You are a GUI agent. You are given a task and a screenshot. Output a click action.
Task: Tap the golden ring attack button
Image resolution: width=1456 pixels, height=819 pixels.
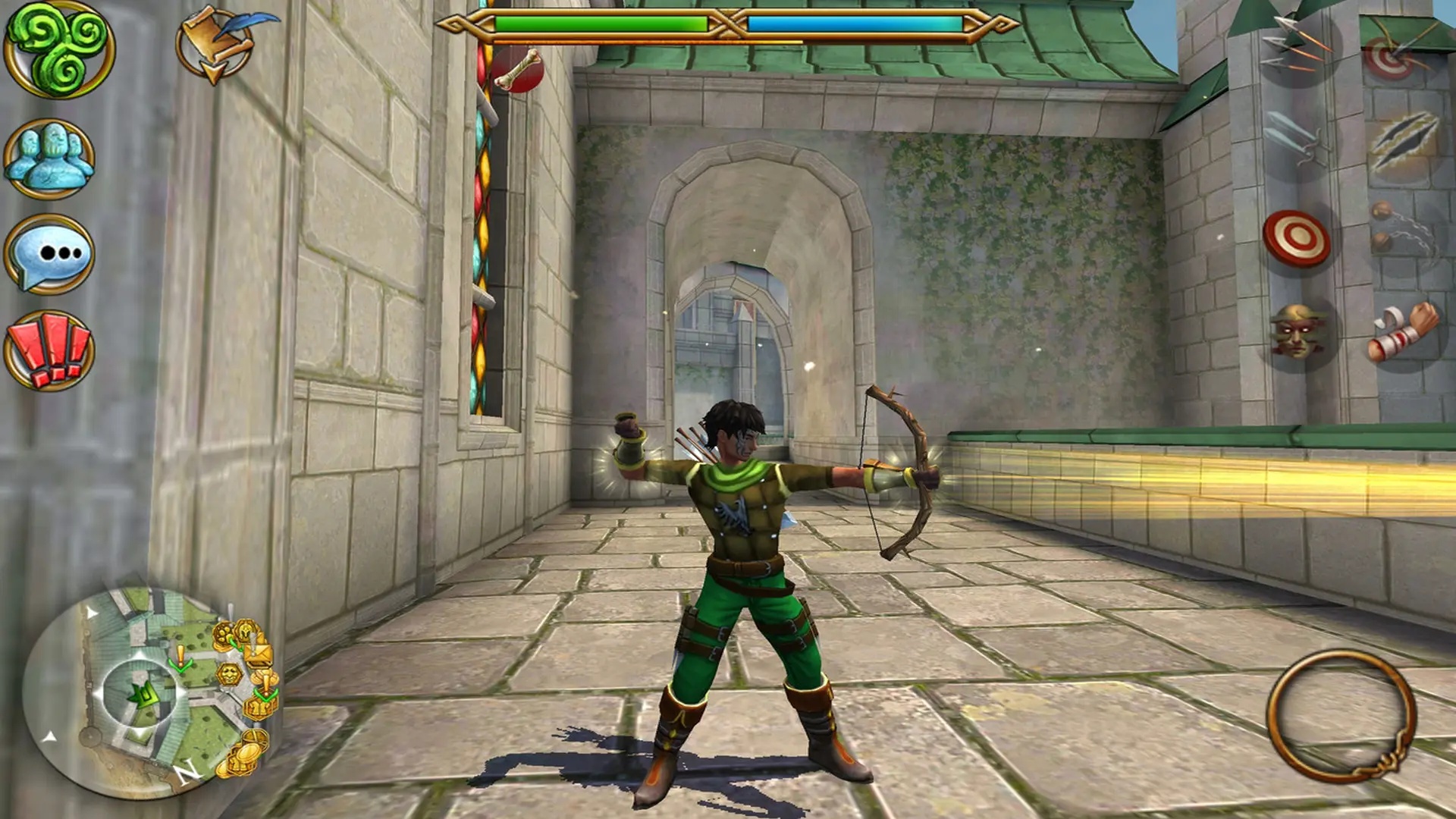[x=1341, y=715]
